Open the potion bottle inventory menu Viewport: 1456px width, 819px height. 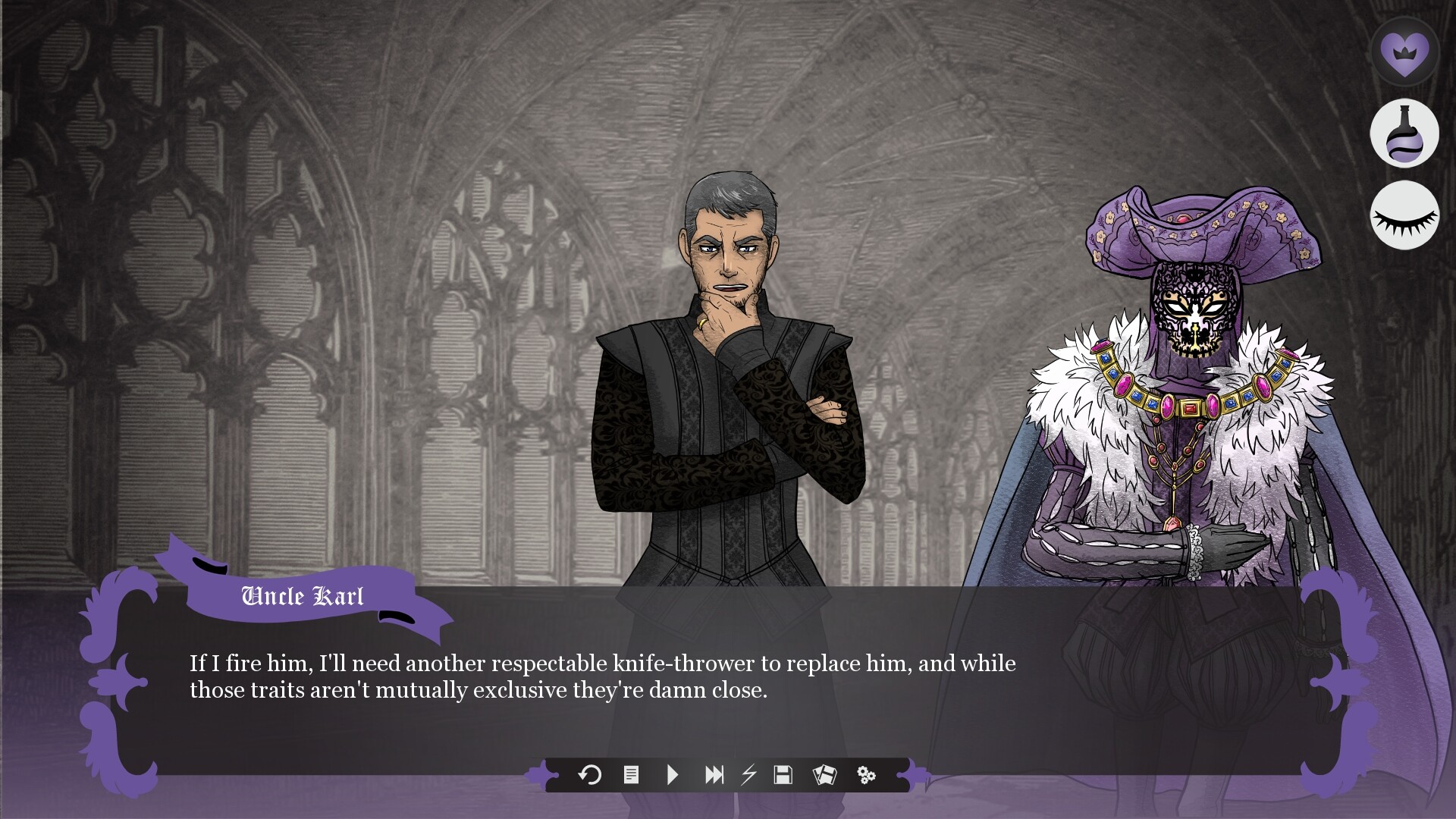point(1406,134)
